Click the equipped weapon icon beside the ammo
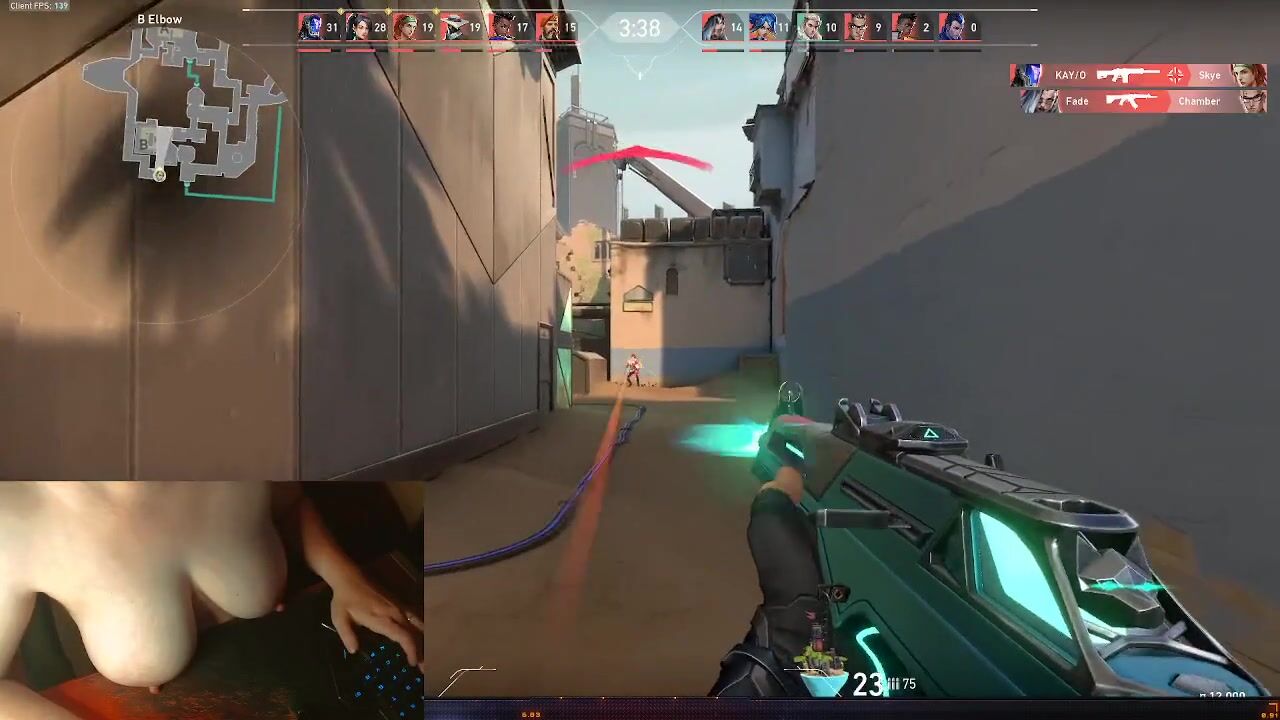 [x=821, y=668]
